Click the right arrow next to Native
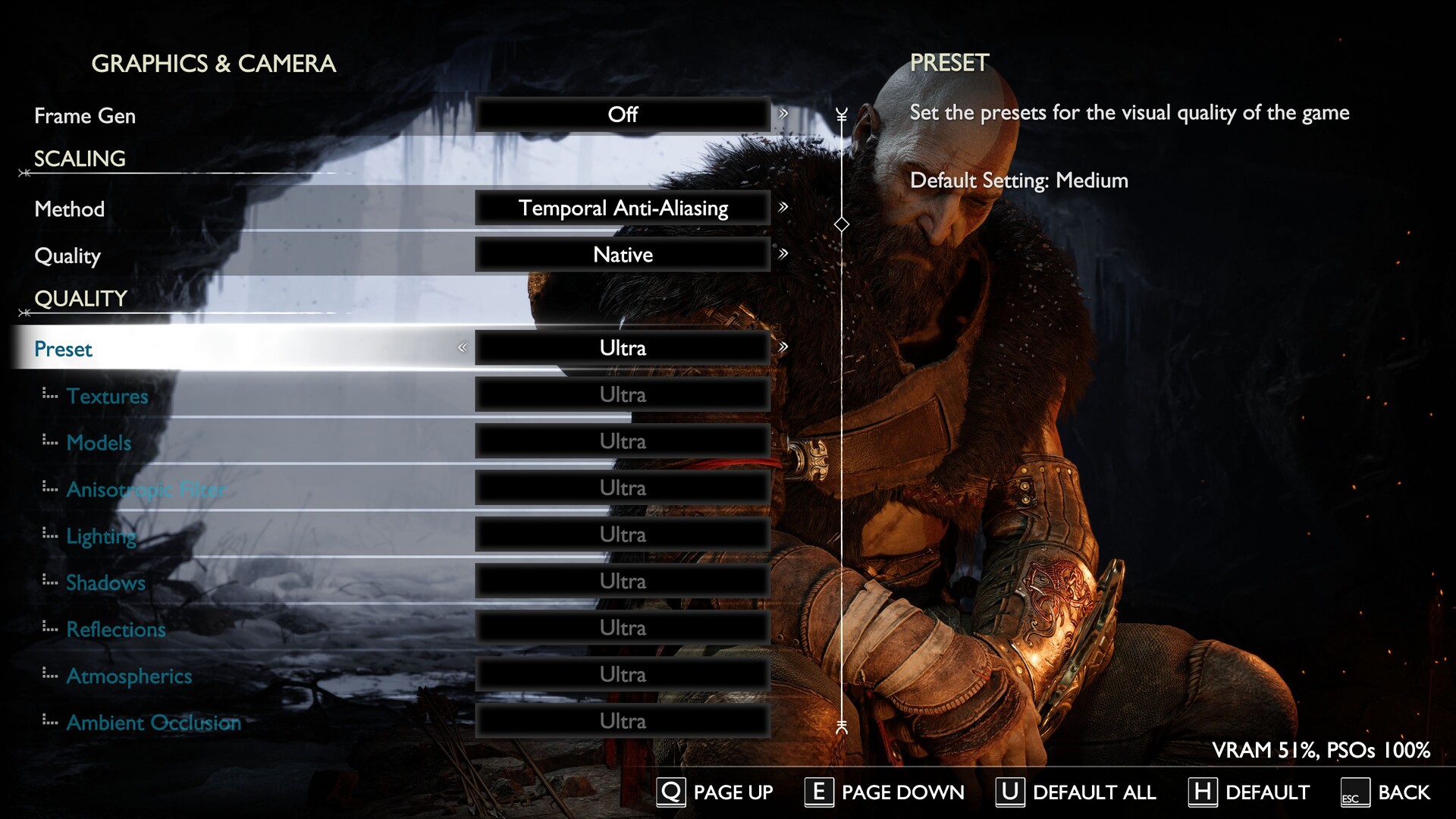This screenshot has height=819, width=1456. [x=783, y=254]
